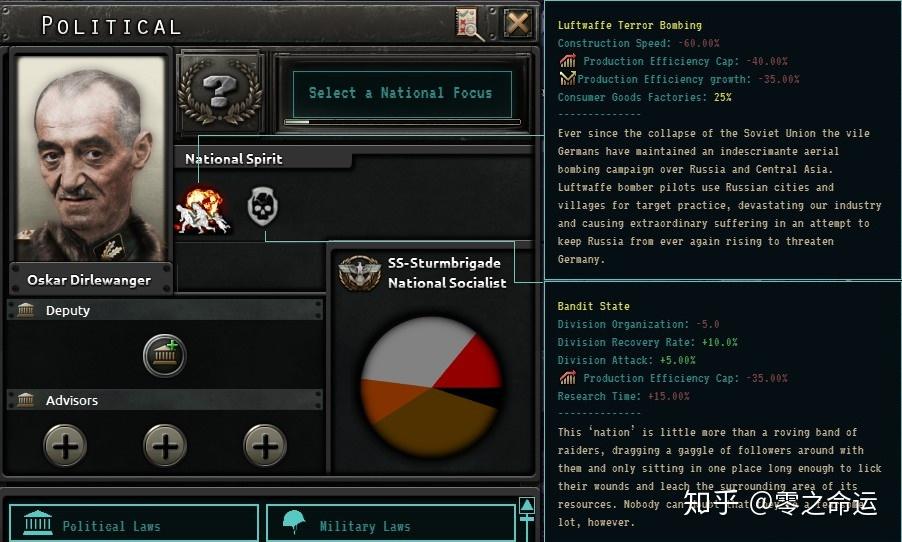
Task: Open the political details magnifier icon
Action: tap(469, 24)
